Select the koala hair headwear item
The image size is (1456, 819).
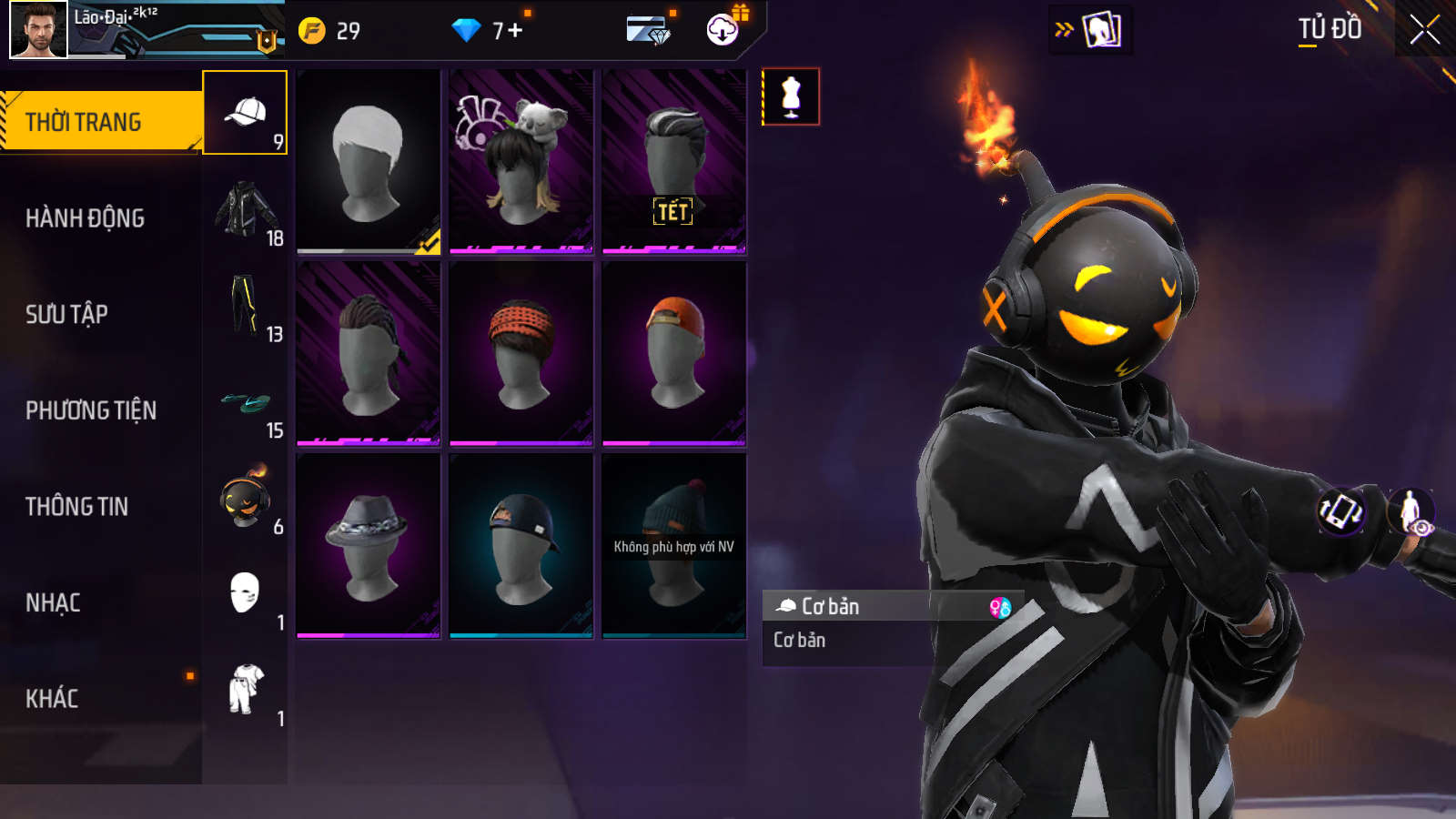521,161
